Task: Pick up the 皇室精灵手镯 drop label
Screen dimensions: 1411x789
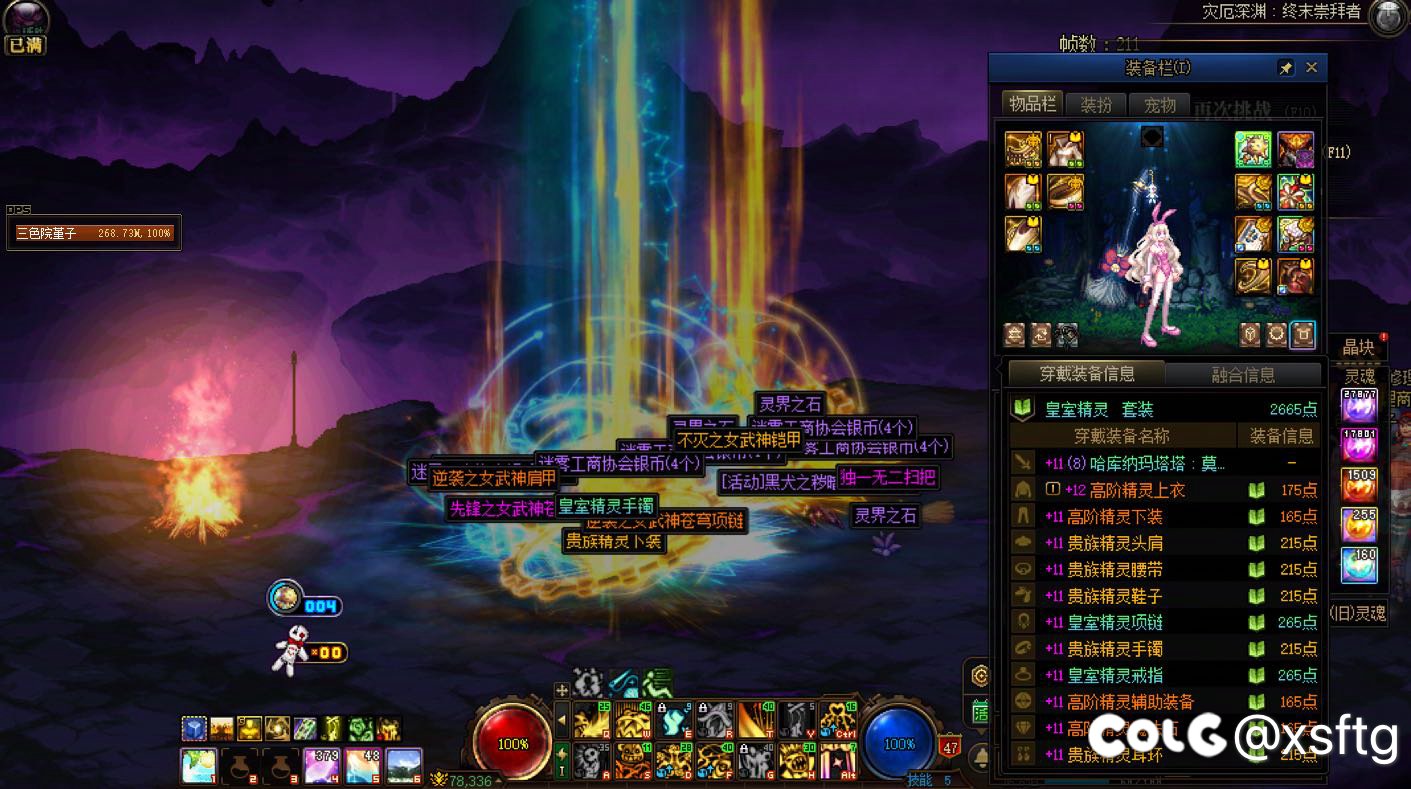Action: (x=606, y=505)
